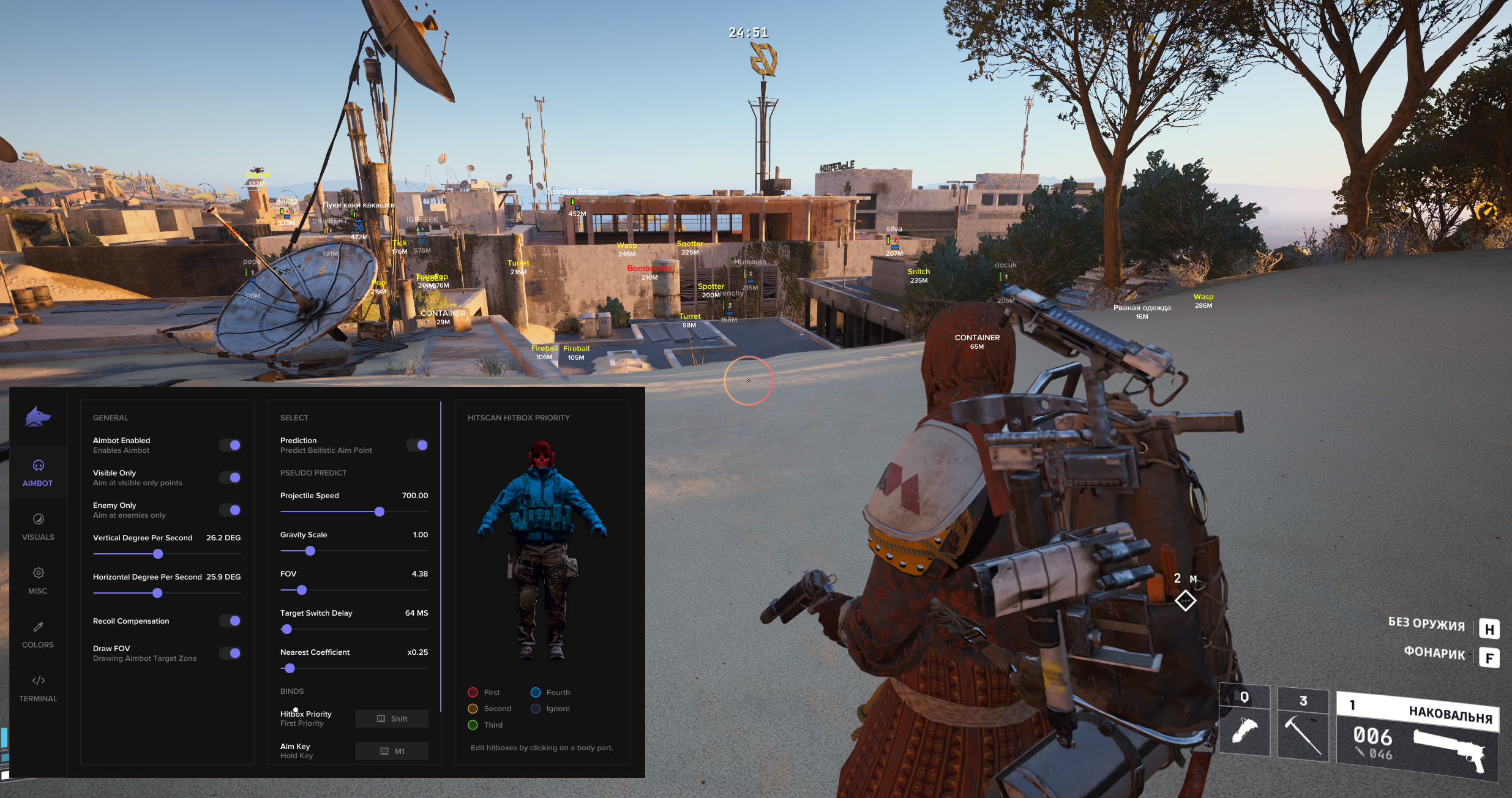Choose the red First priority option
Screen dimensions: 1512x798
pyautogui.click(x=473, y=692)
